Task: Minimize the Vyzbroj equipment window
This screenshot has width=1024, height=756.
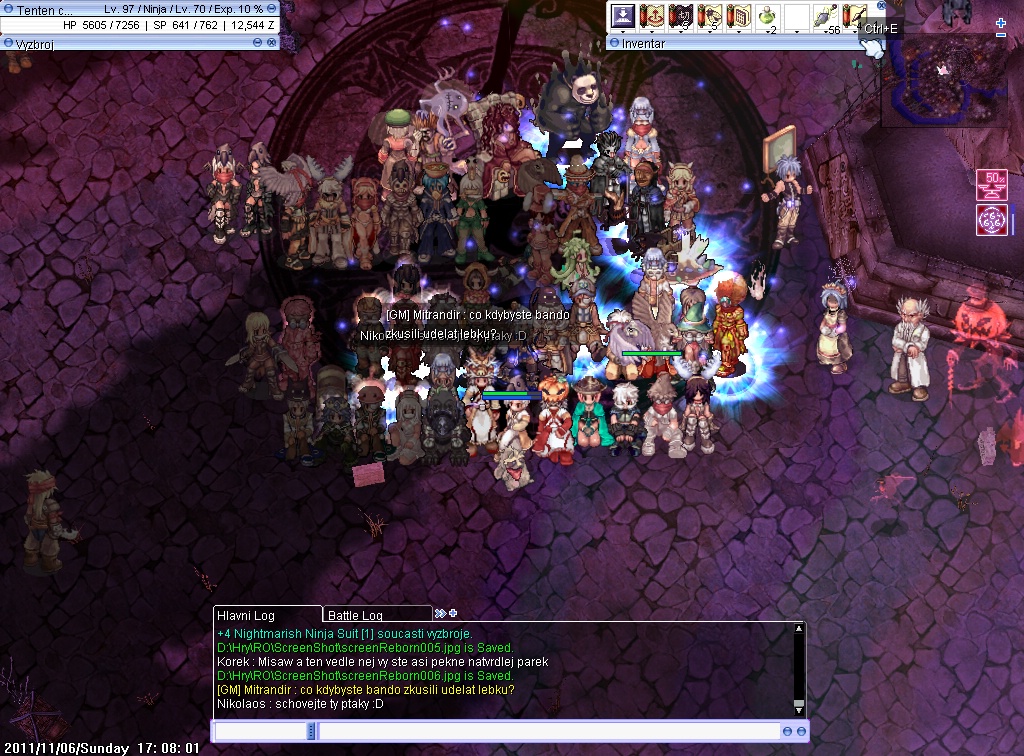Action: coord(258,43)
